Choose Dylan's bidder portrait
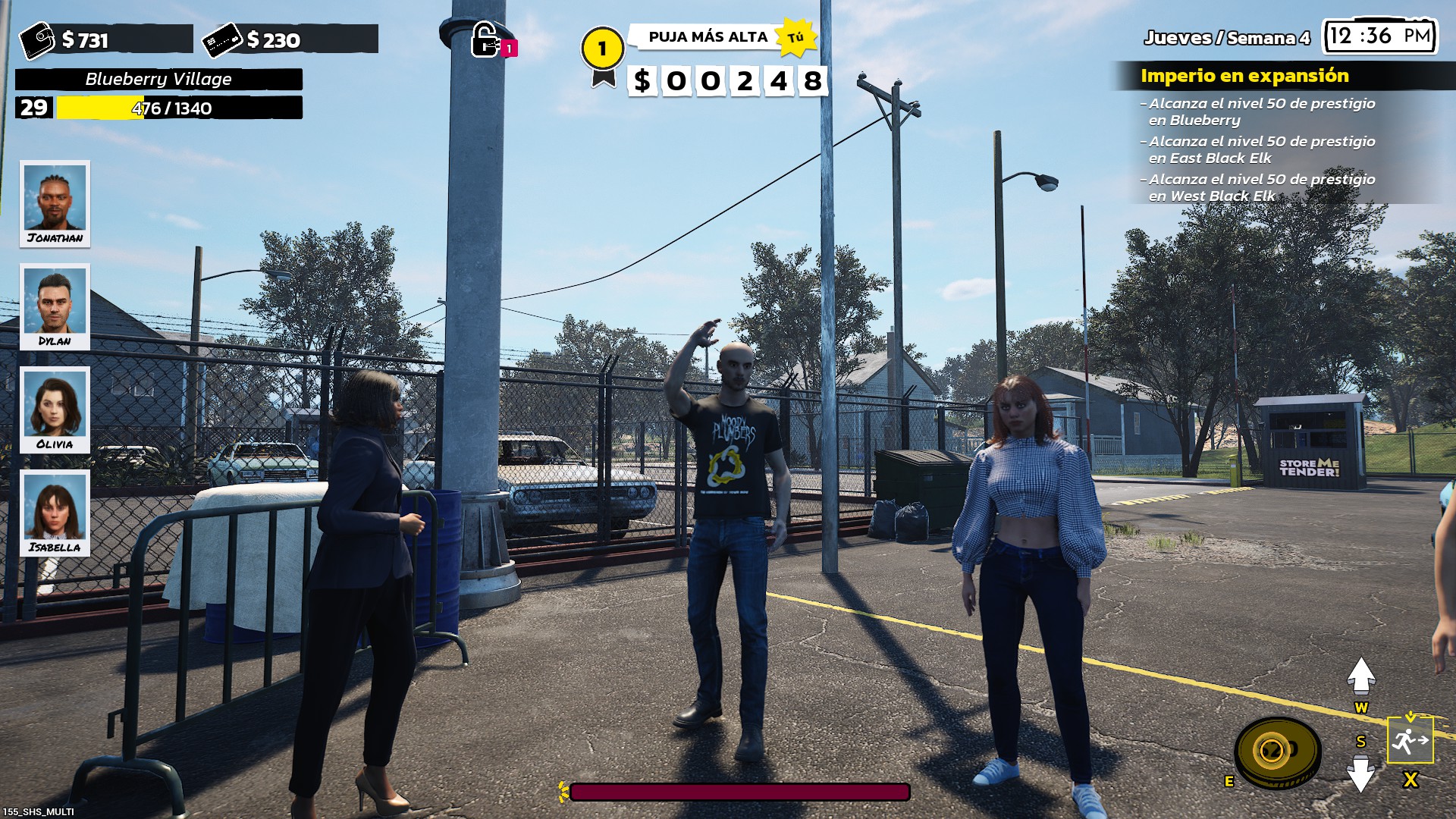 pos(55,306)
